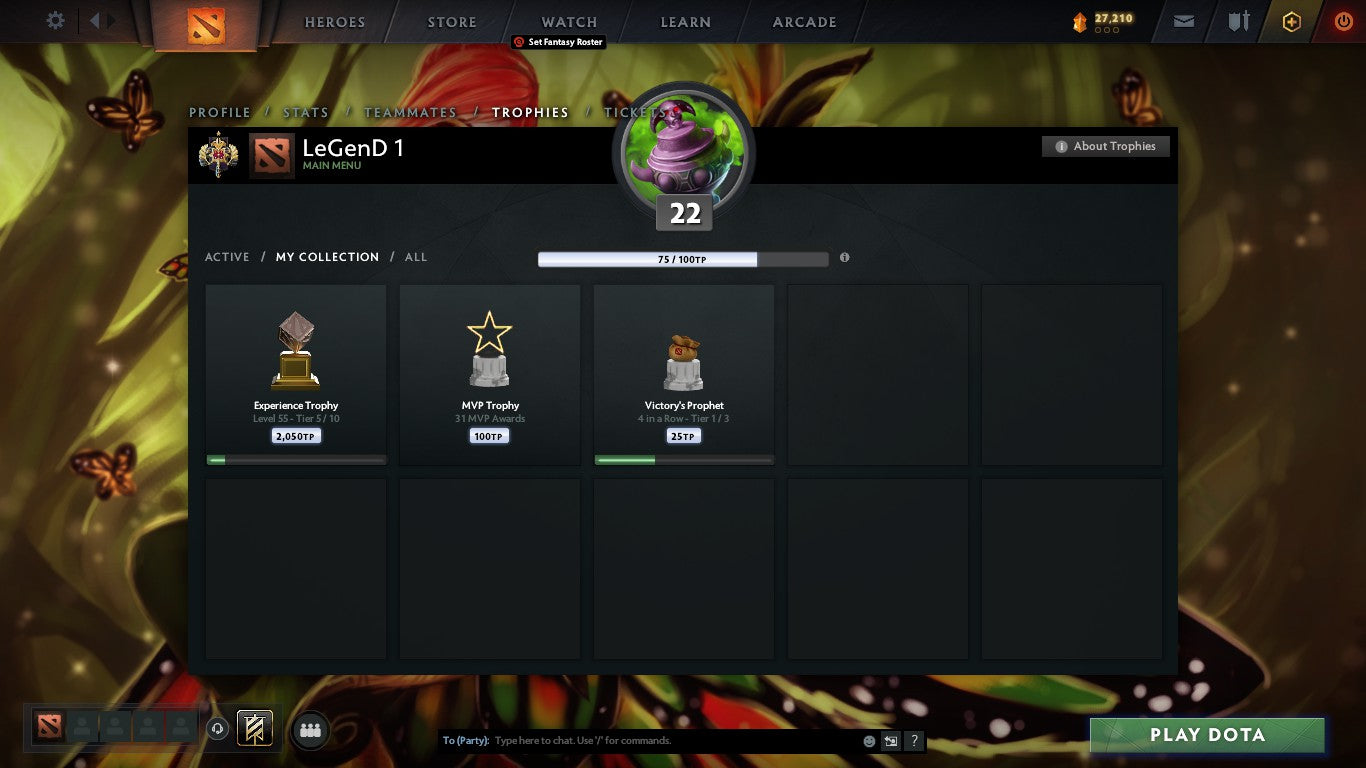
Task: Click the About Trophies button
Action: [1105, 146]
